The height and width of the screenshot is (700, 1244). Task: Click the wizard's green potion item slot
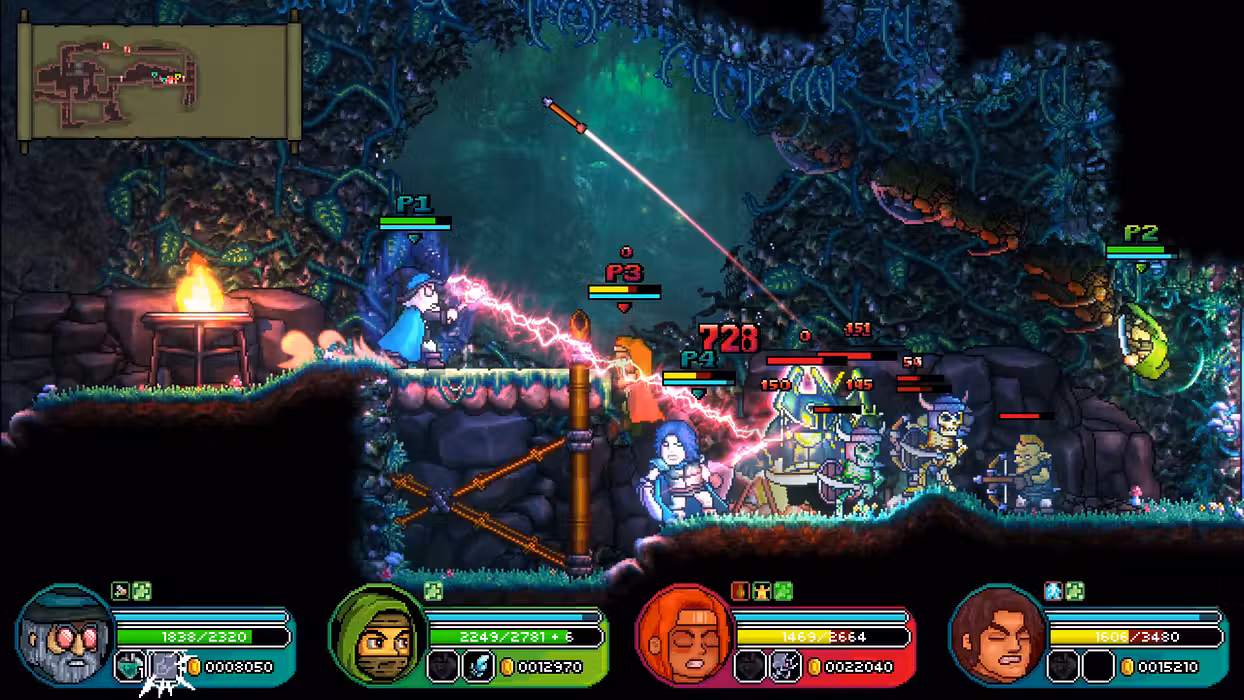click(x=131, y=666)
